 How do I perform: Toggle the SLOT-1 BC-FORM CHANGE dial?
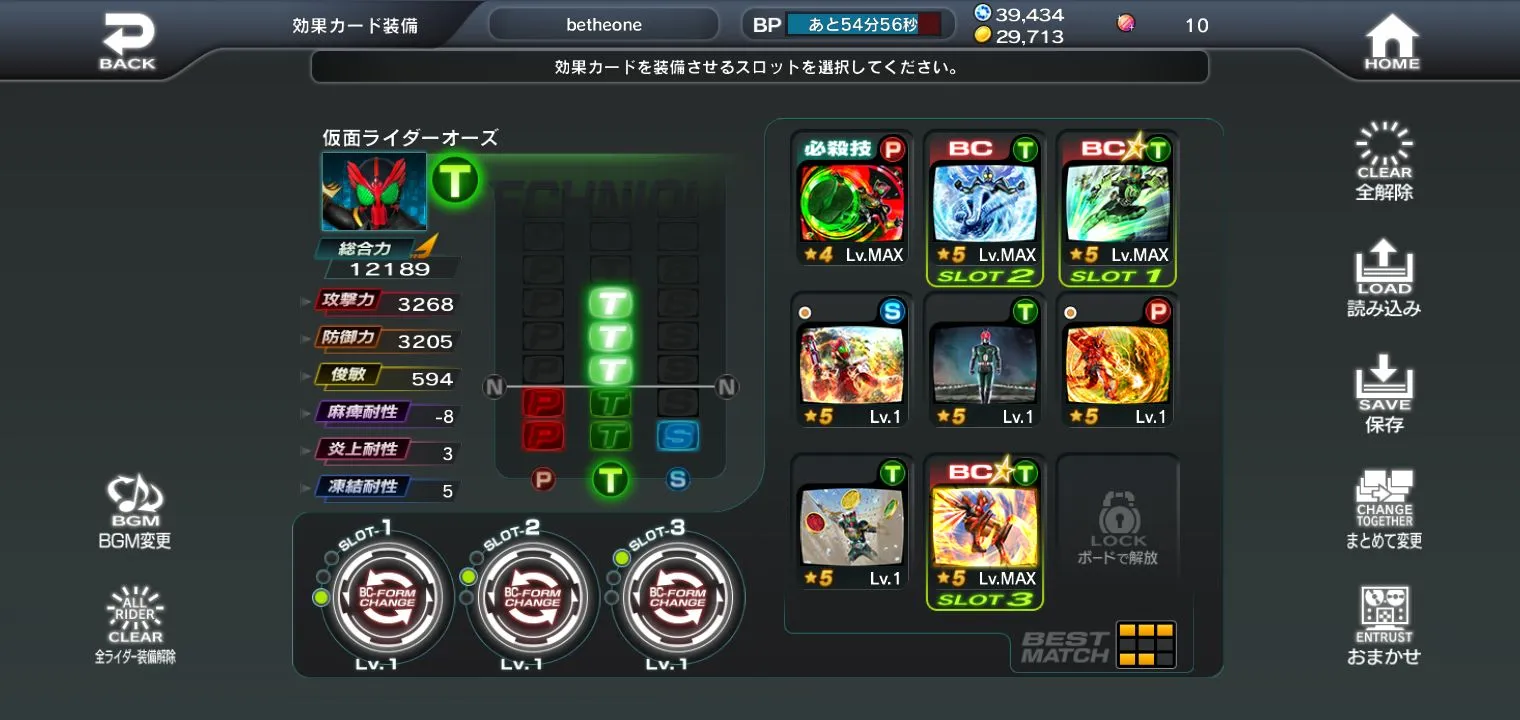tap(385, 597)
